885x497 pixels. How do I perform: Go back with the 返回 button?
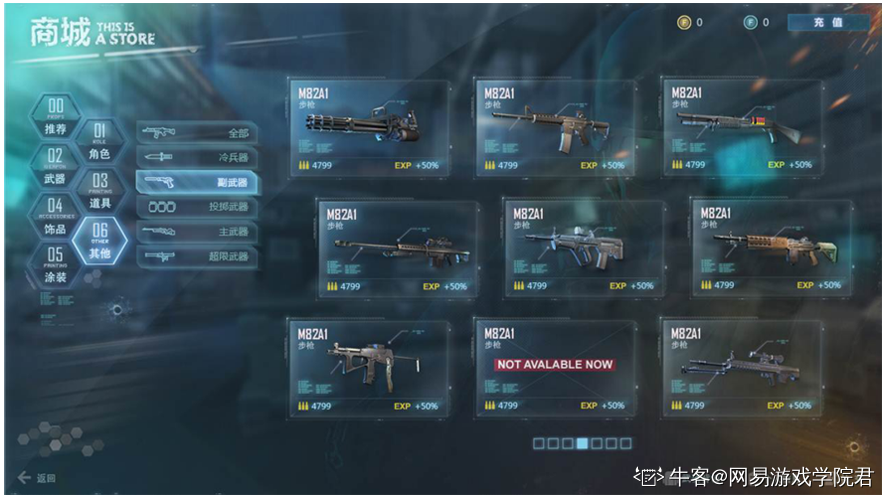(38, 478)
